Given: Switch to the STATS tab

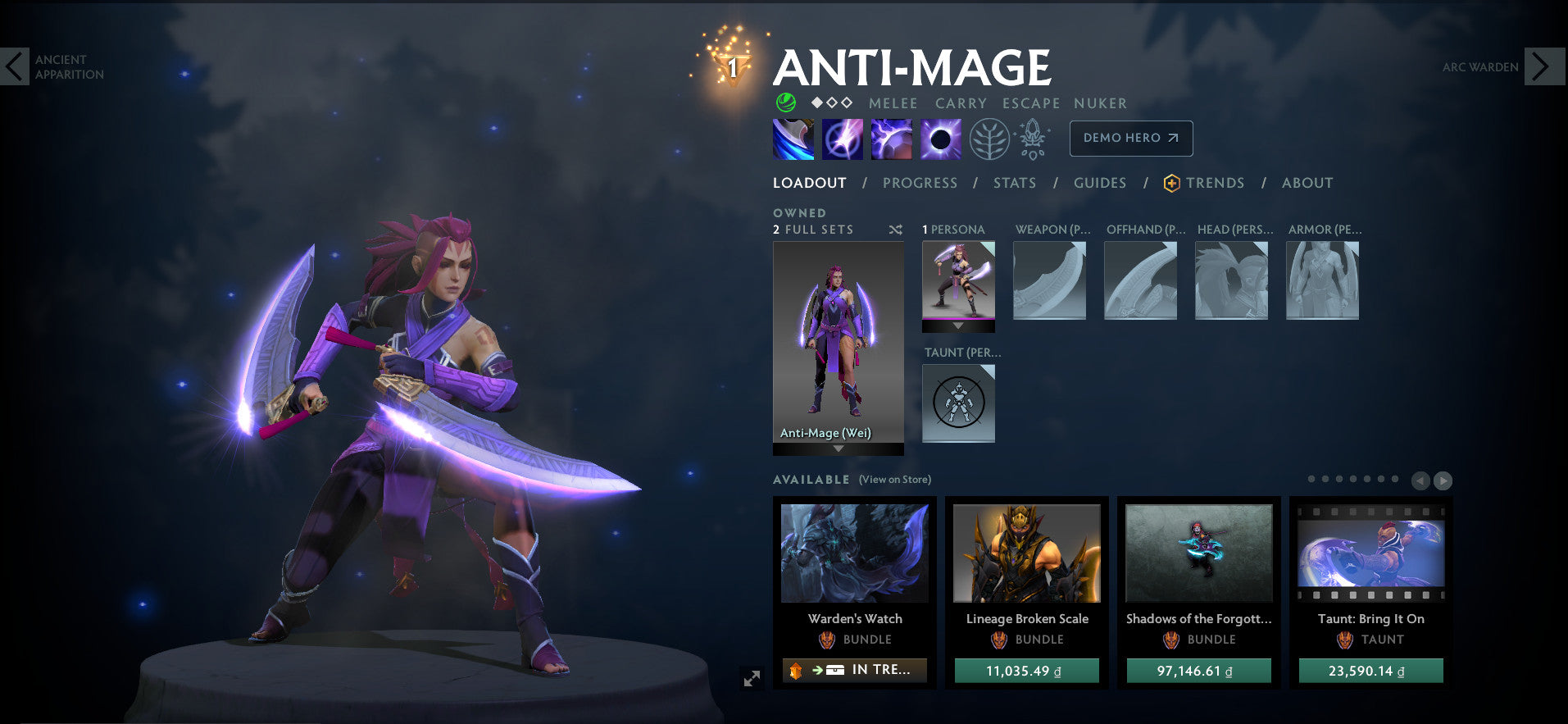Looking at the screenshot, I should (1014, 183).
